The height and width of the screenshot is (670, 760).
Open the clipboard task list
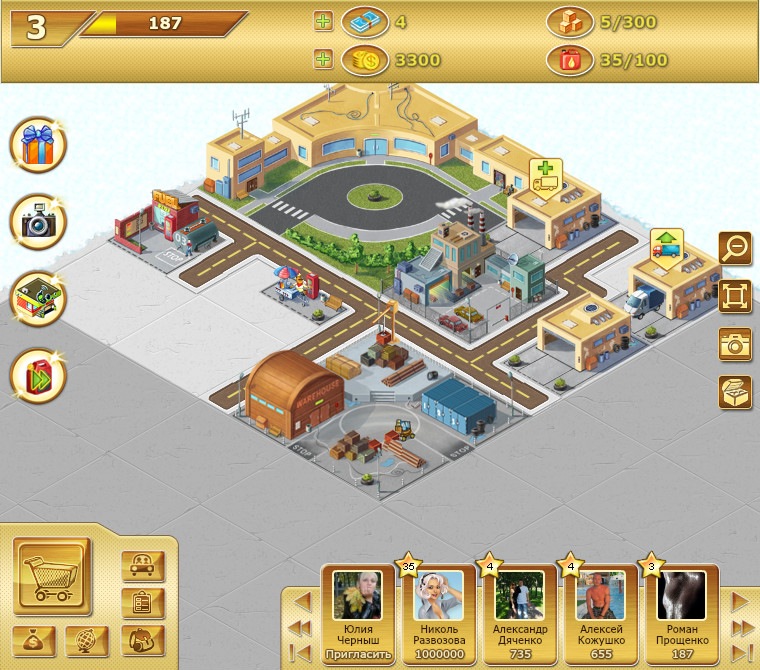[x=142, y=603]
